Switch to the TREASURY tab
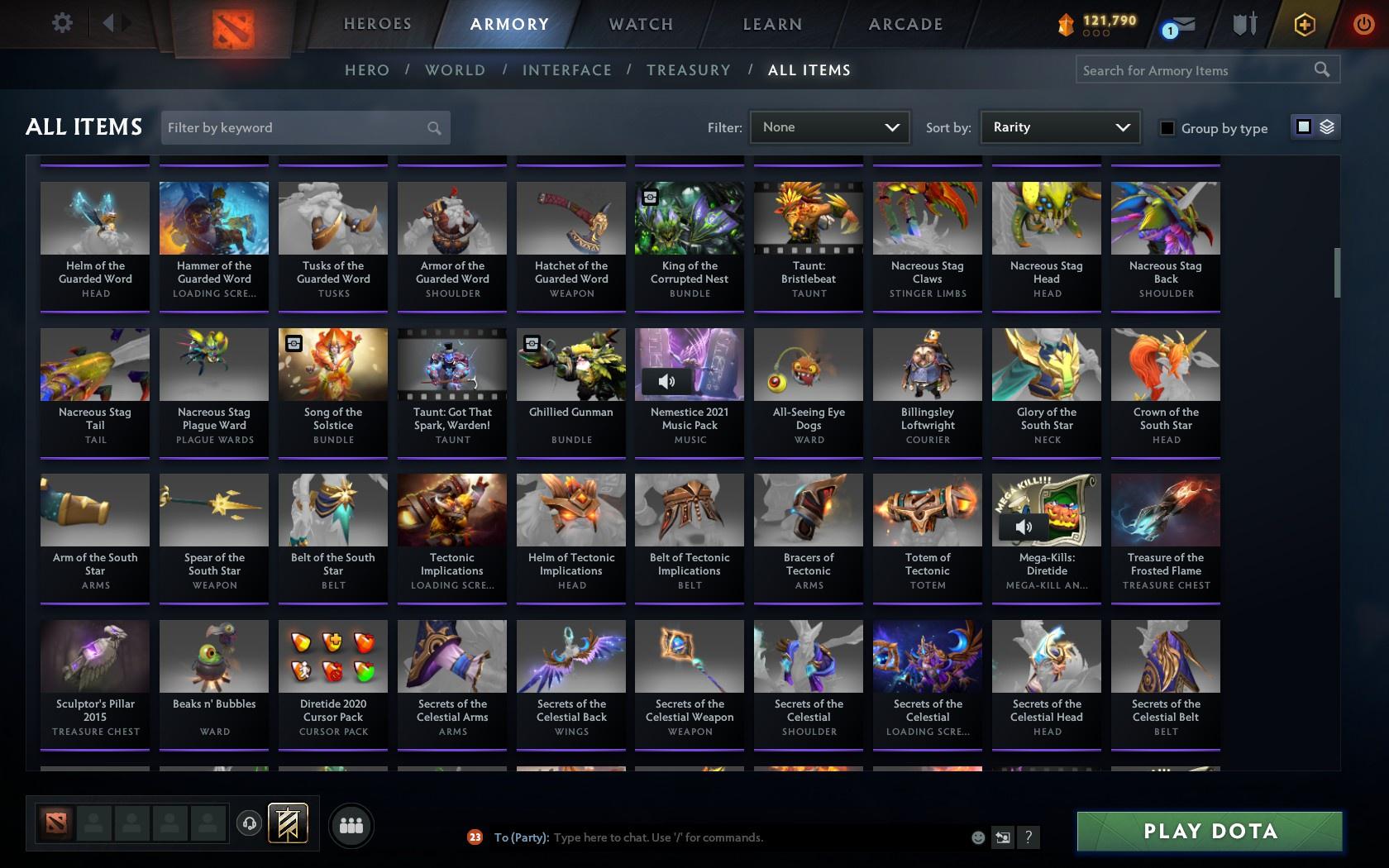This screenshot has width=1389, height=868. pos(689,70)
